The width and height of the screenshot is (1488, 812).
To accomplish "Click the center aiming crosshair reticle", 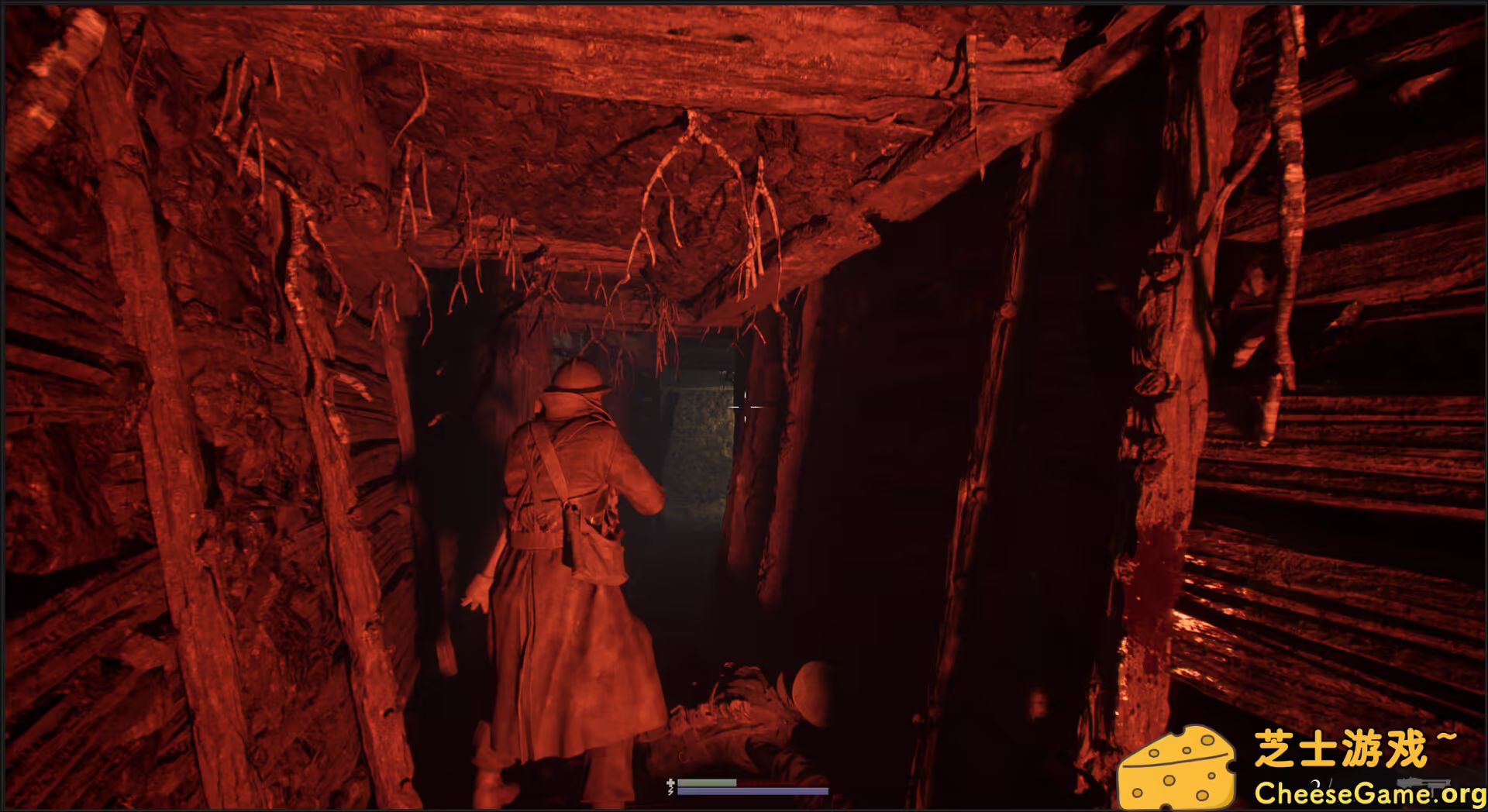I will tap(746, 408).
